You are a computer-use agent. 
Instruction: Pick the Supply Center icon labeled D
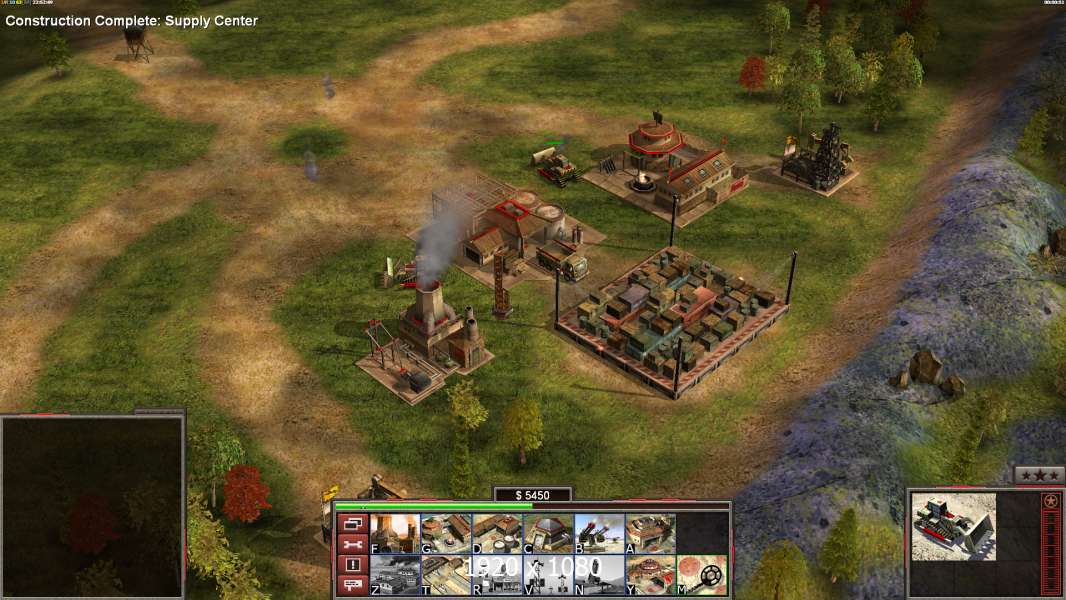(x=497, y=534)
